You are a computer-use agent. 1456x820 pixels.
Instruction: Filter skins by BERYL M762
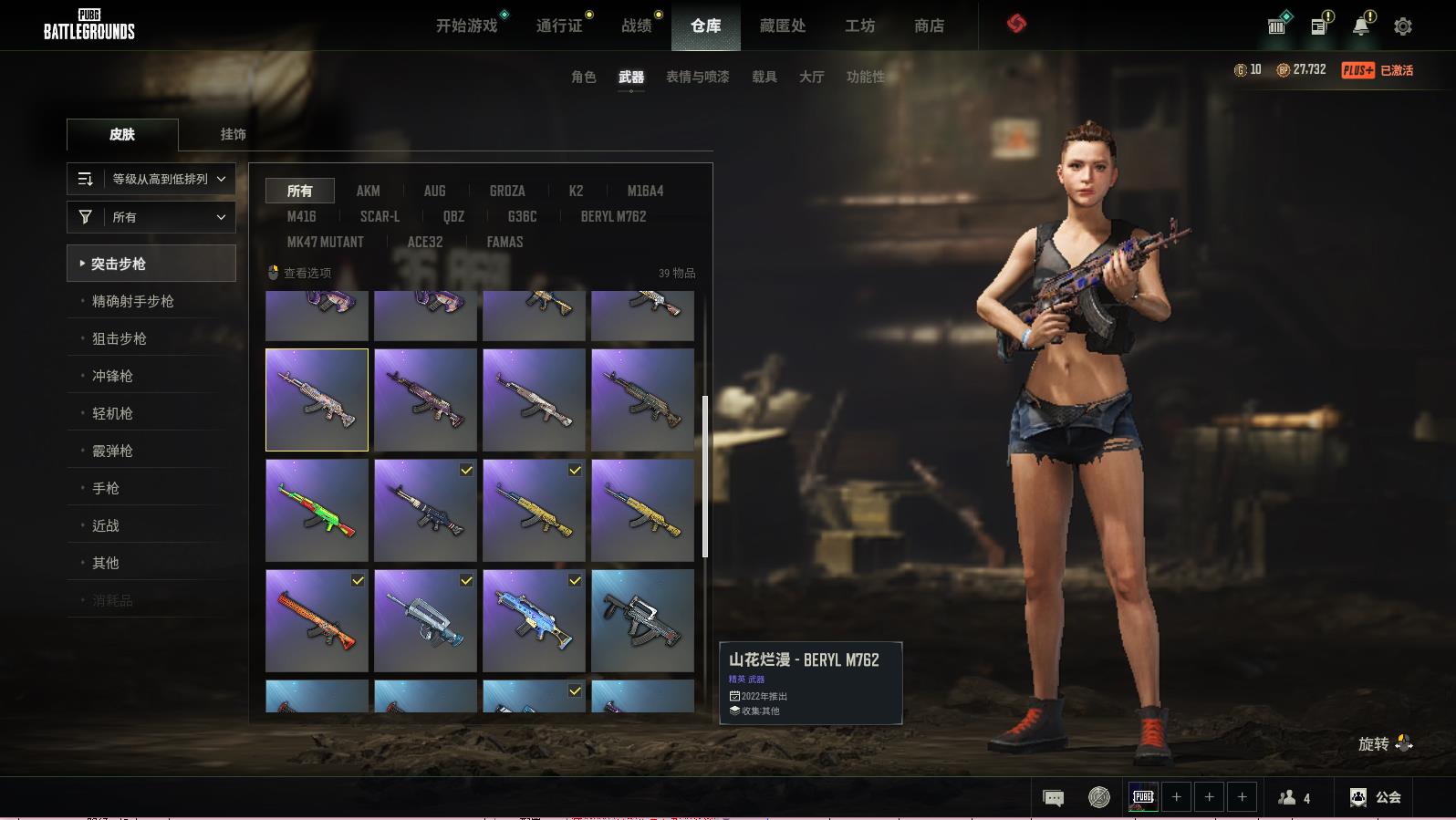[x=613, y=216]
